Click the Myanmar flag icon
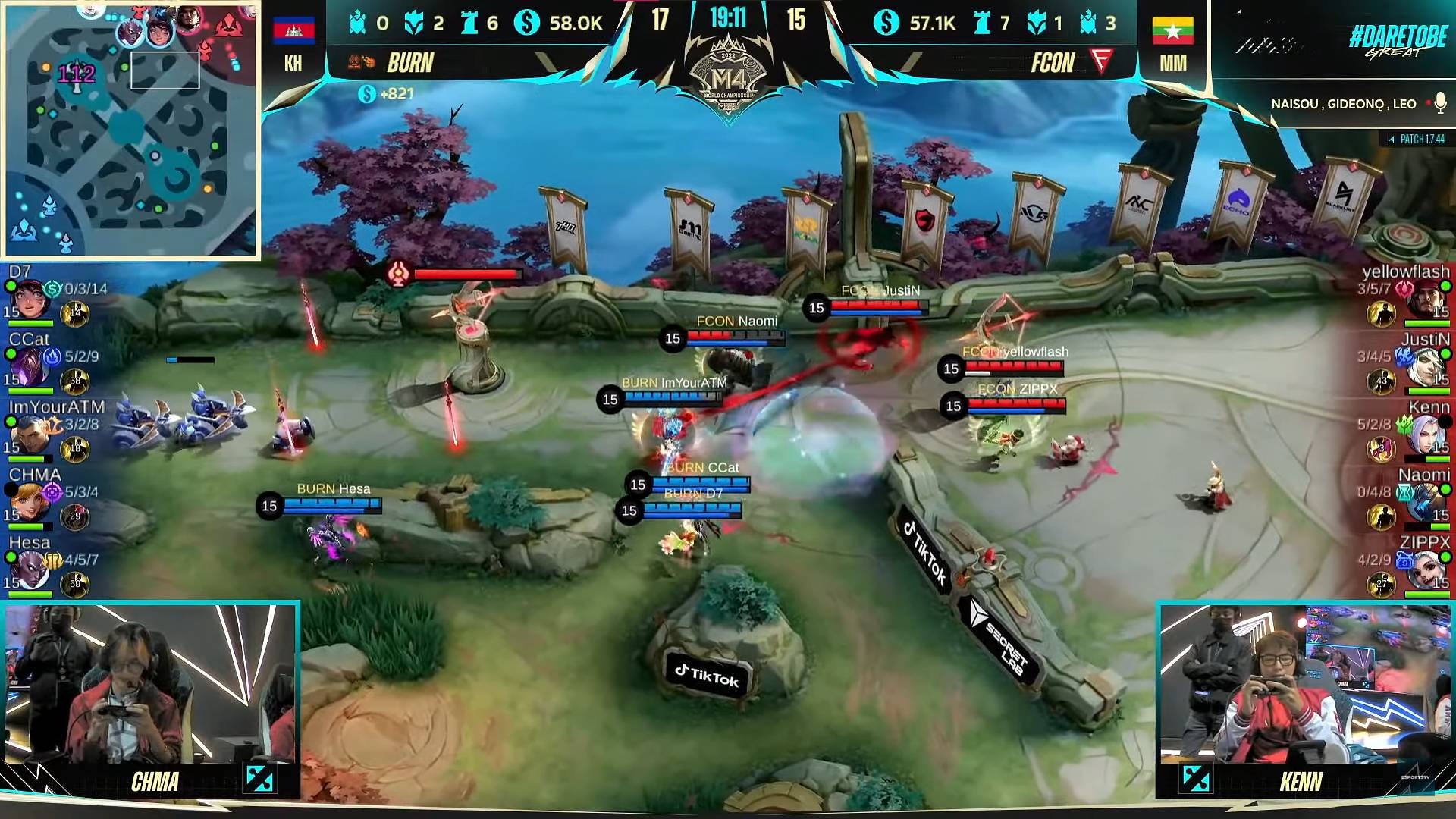Image resolution: width=1456 pixels, height=819 pixels. point(1172,30)
